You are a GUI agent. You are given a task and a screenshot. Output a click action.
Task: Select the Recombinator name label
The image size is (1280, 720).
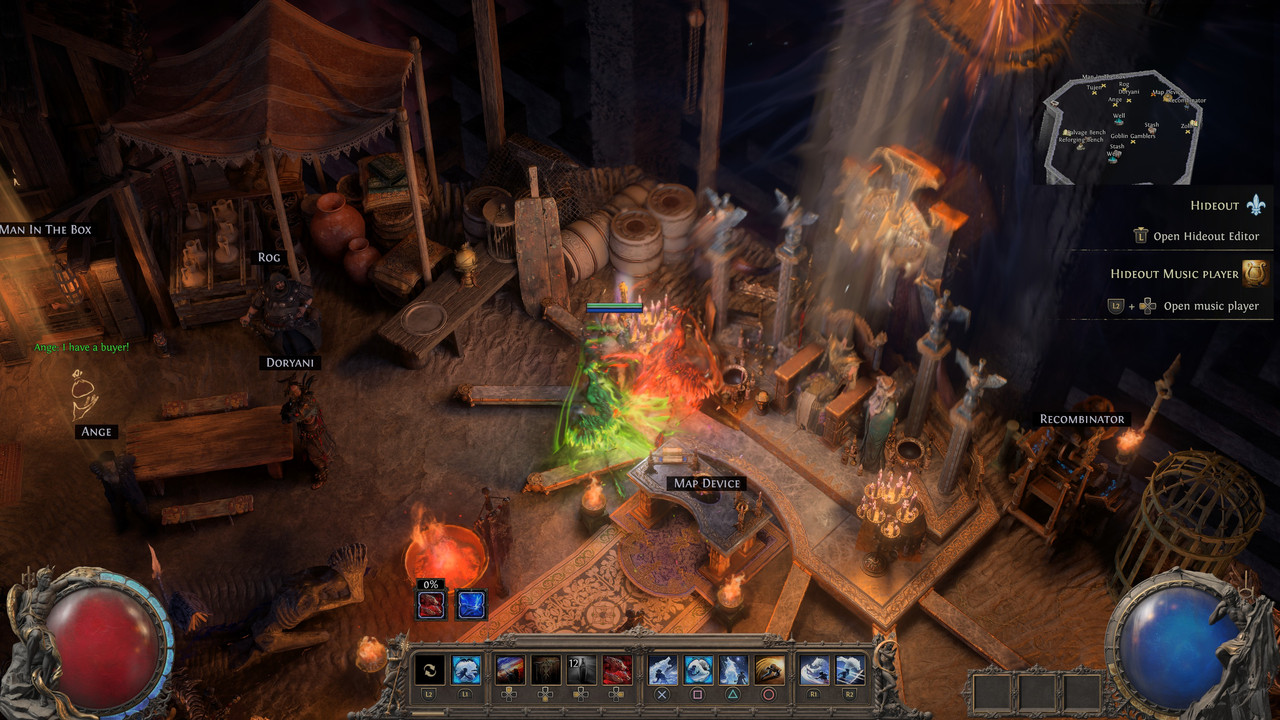pos(1082,419)
